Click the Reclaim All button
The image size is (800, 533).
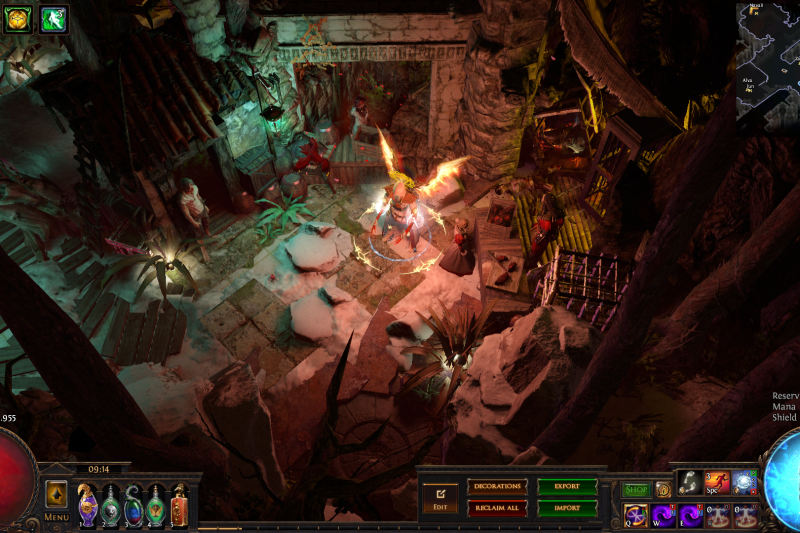(x=497, y=508)
